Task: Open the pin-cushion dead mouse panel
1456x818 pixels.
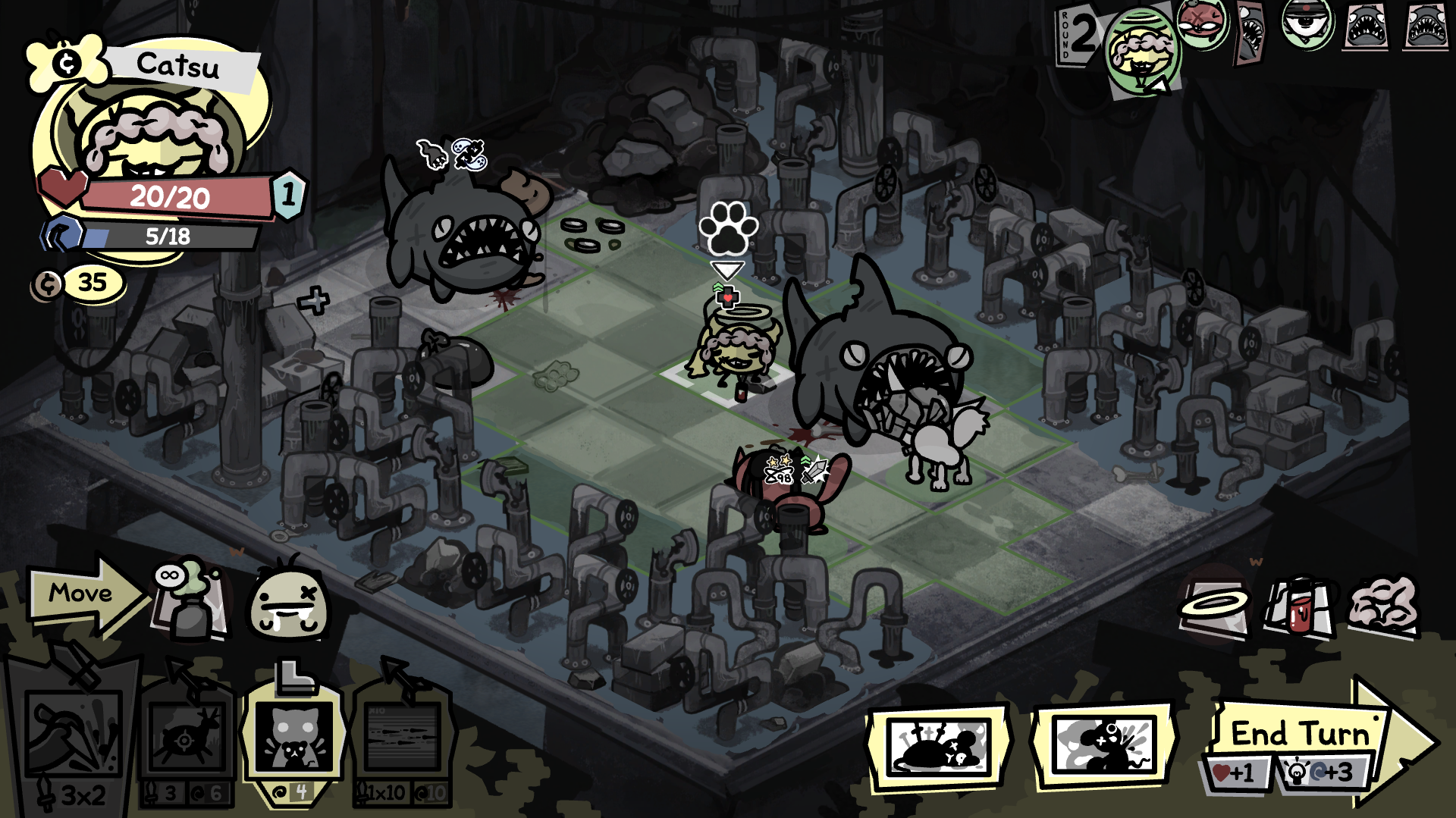Action: [939, 745]
